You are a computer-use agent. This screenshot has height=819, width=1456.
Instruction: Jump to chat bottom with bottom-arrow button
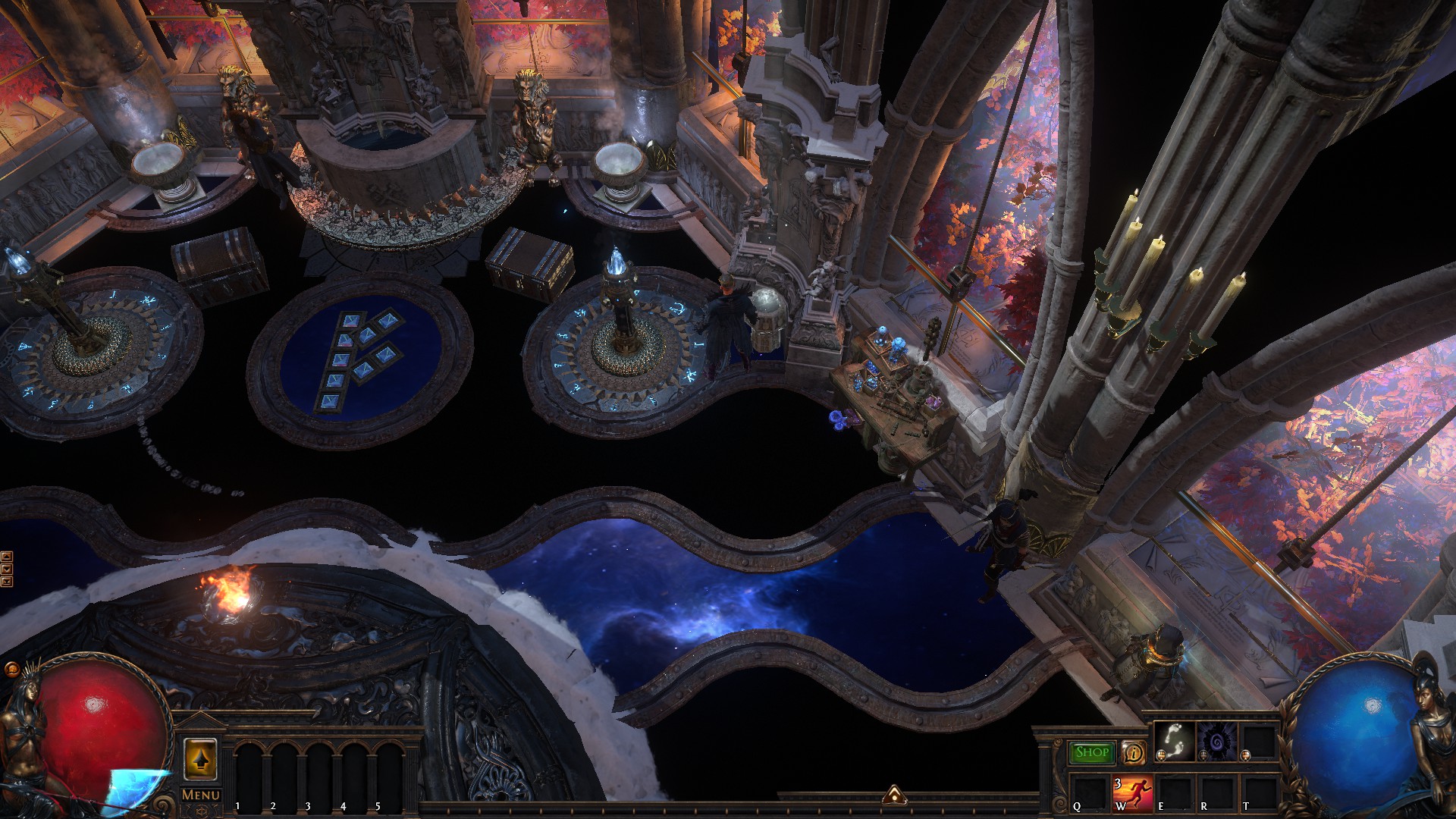(x=7, y=582)
